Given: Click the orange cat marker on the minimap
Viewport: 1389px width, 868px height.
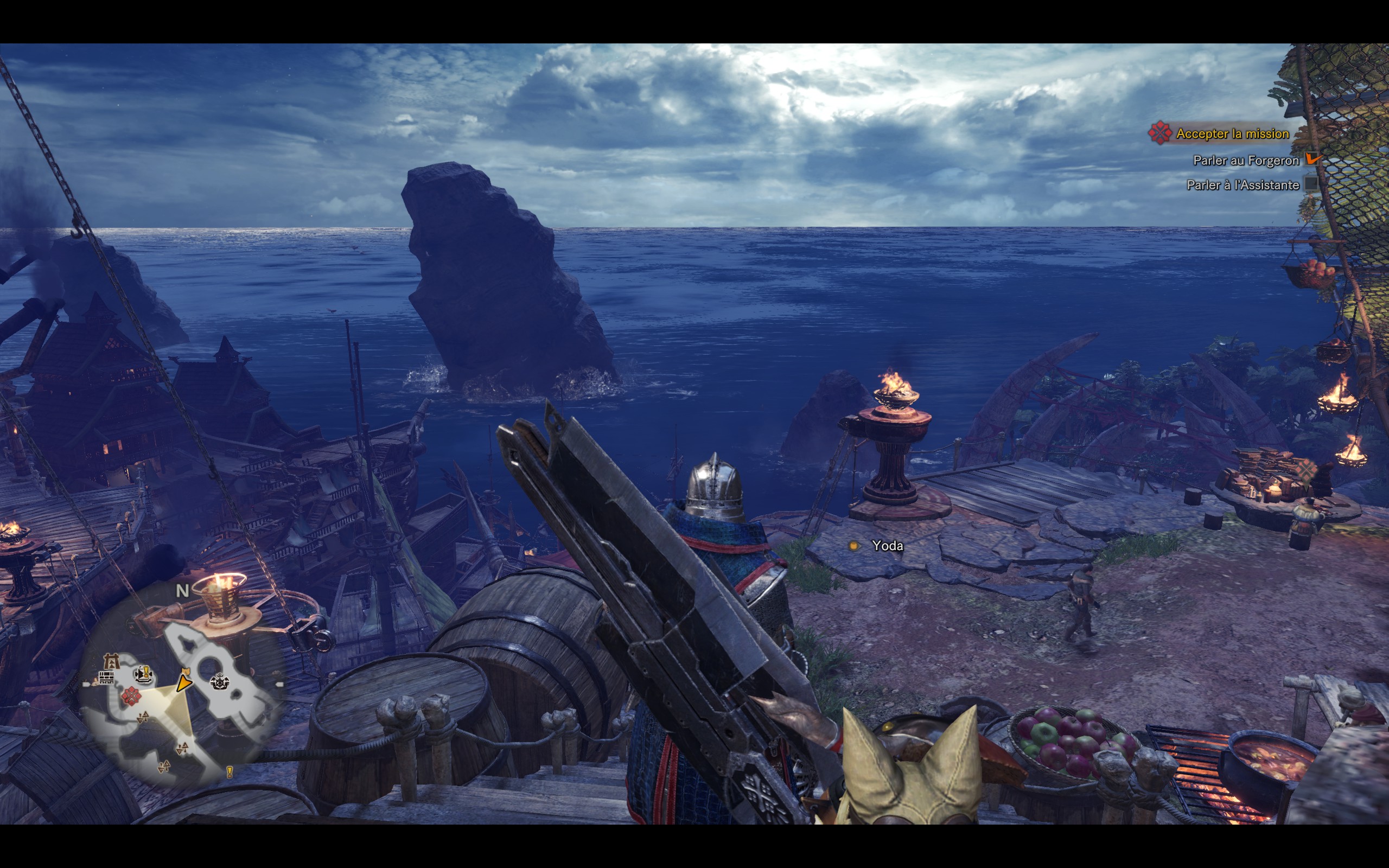Looking at the screenshot, I should click(185, 670).
